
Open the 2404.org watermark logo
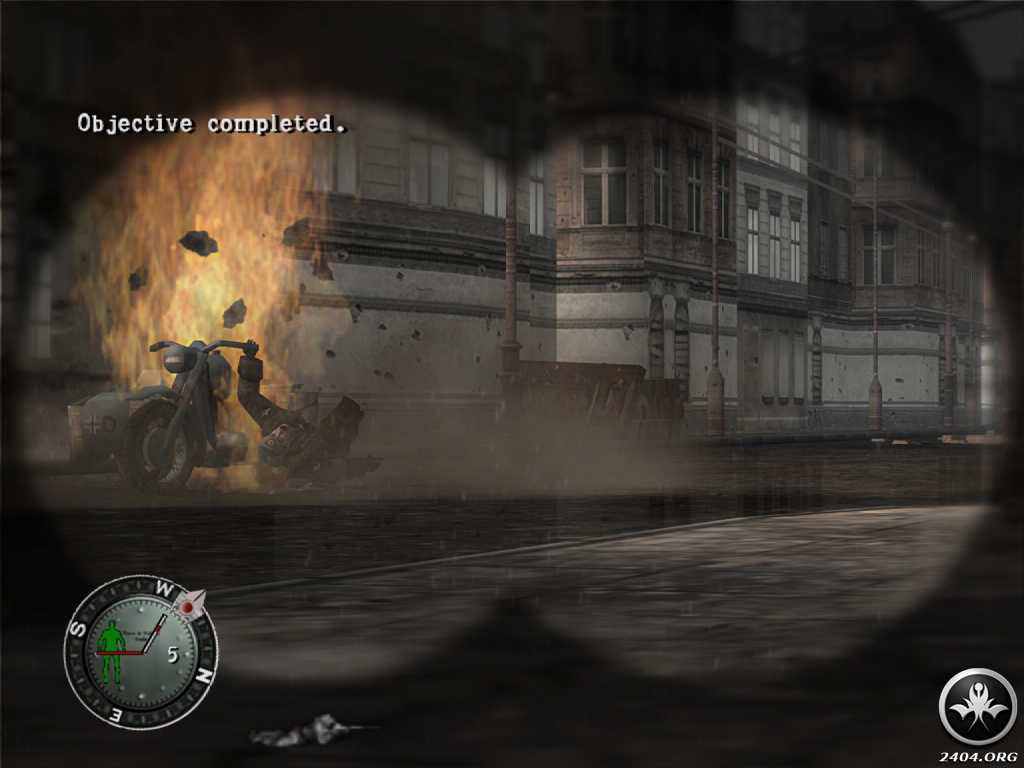coord(977,707)
